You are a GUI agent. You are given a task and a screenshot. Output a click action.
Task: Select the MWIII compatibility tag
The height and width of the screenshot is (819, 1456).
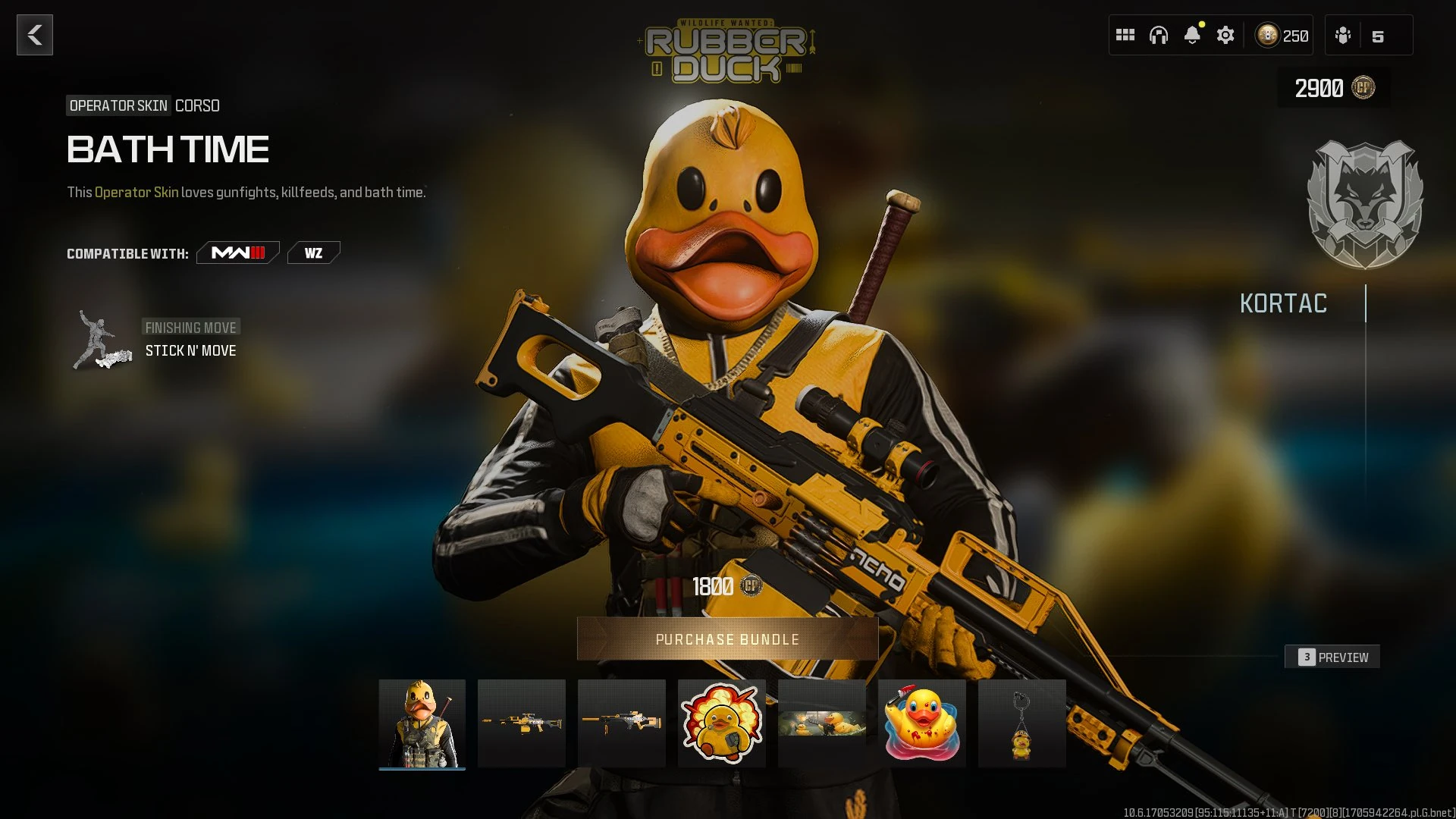(237, 253)
